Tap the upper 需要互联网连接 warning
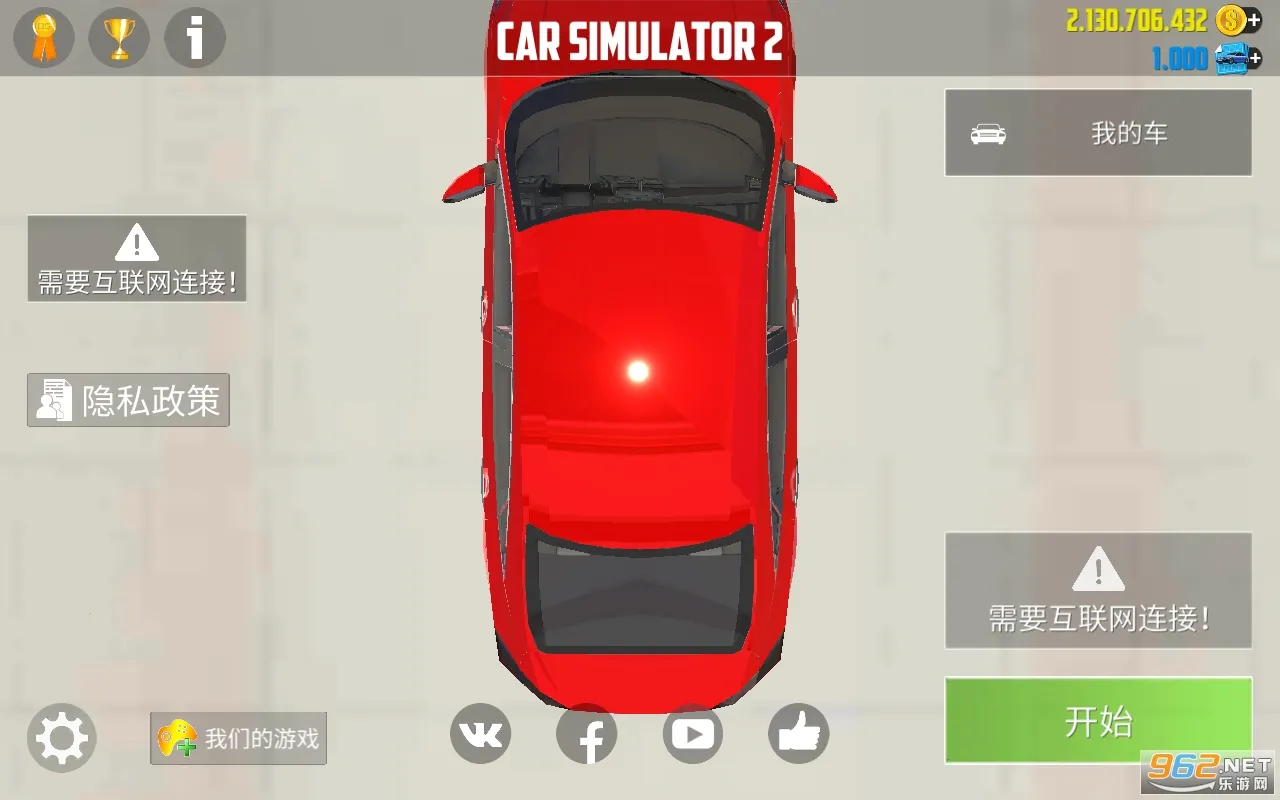Viewport: 1280px width, 800px height. pyautogui.click(x=137, y=258)
